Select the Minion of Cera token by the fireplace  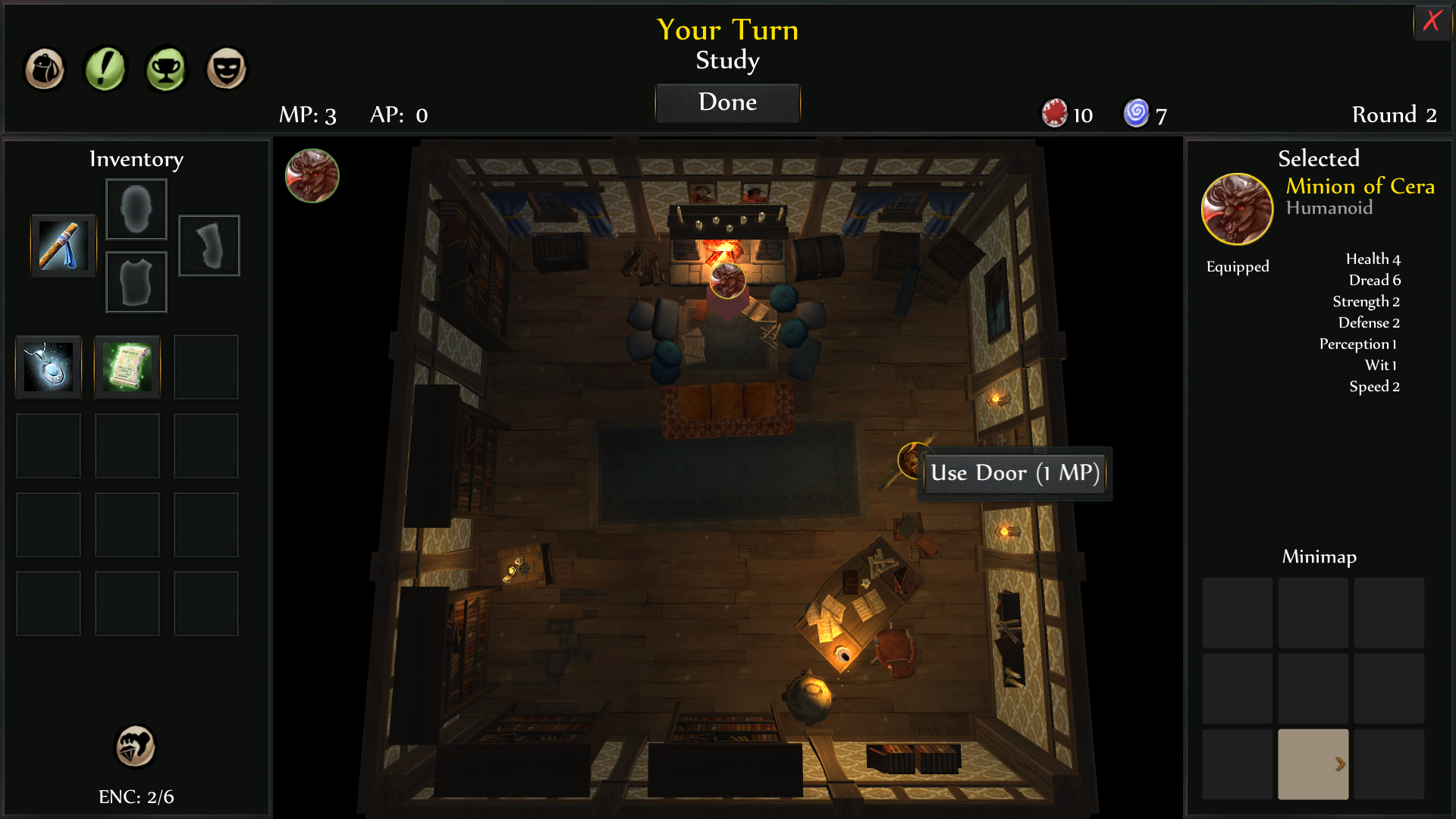727,281
